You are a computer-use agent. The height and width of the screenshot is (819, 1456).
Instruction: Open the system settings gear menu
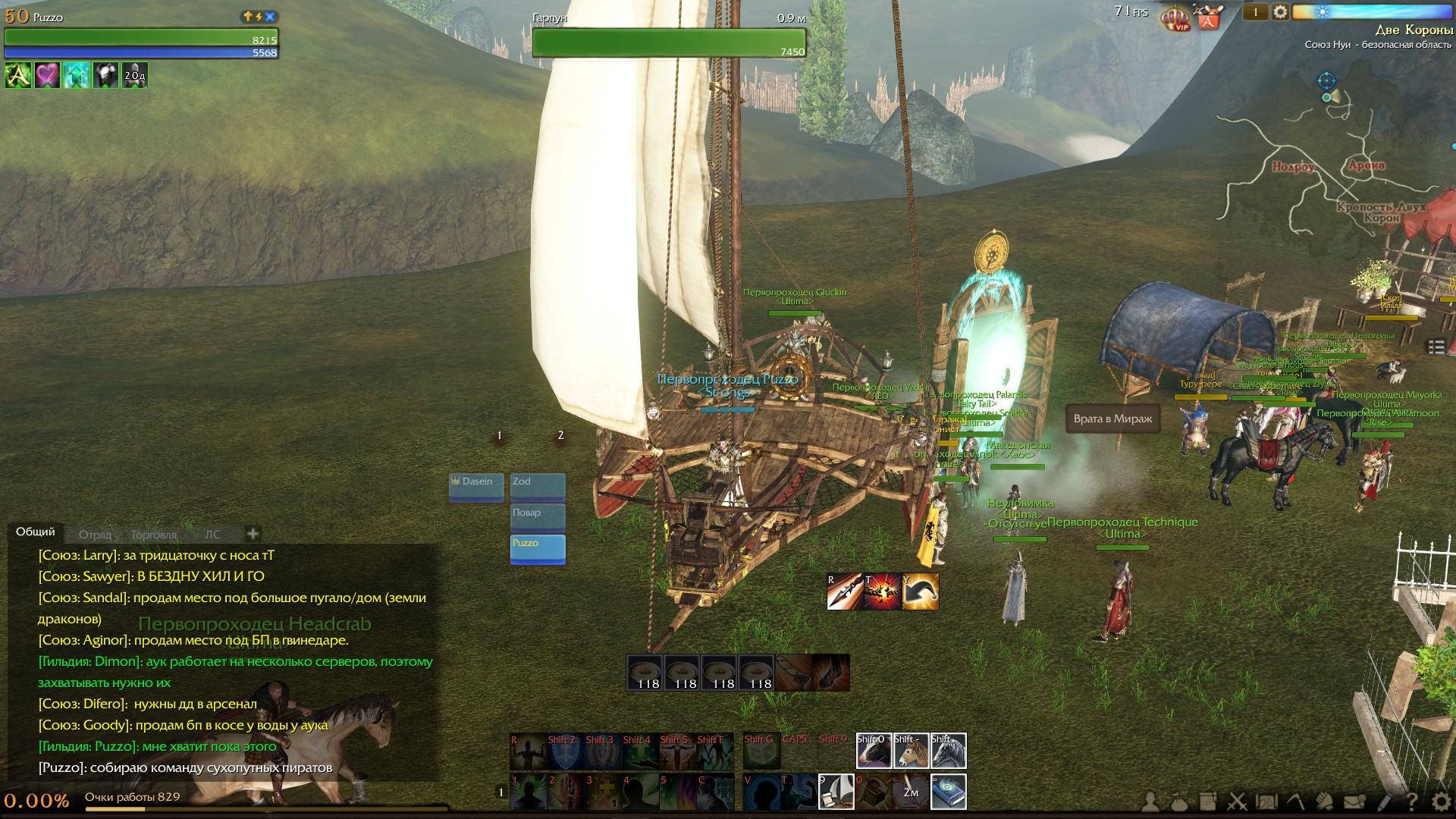point(1441,802)
